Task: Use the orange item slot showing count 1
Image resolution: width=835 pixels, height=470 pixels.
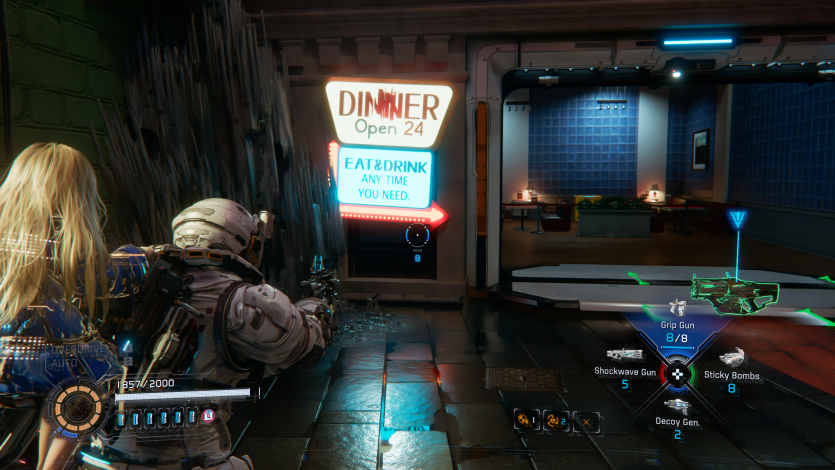Action: coord(526,421)
